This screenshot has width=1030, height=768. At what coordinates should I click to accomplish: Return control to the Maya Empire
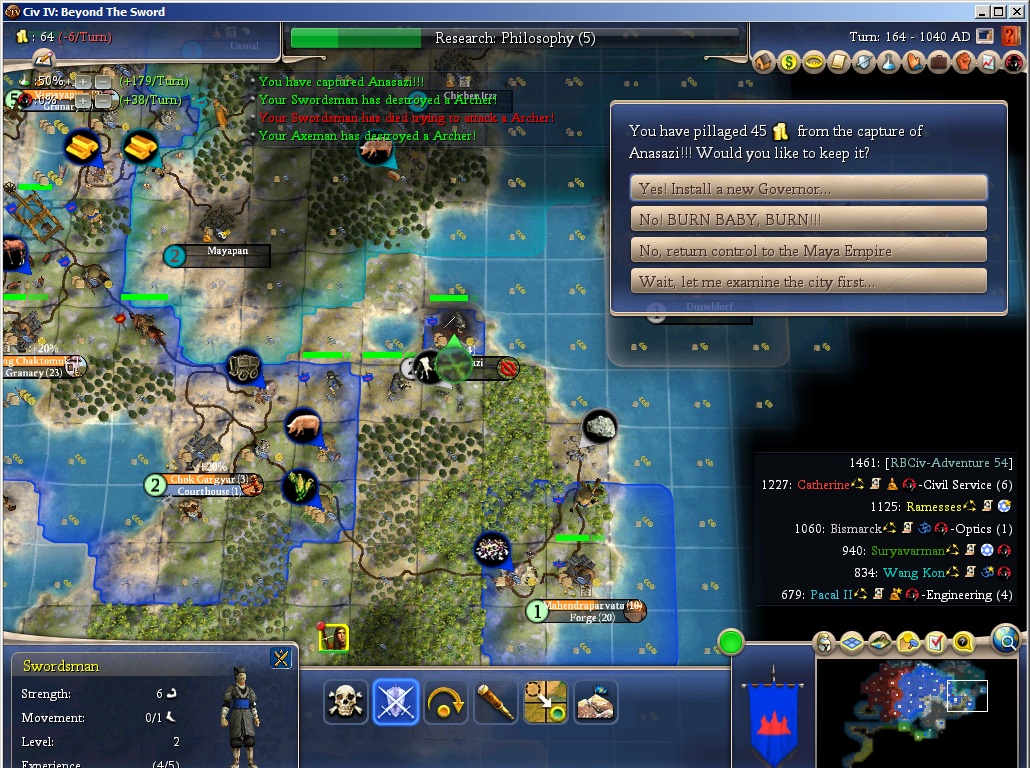click(808, 250)
